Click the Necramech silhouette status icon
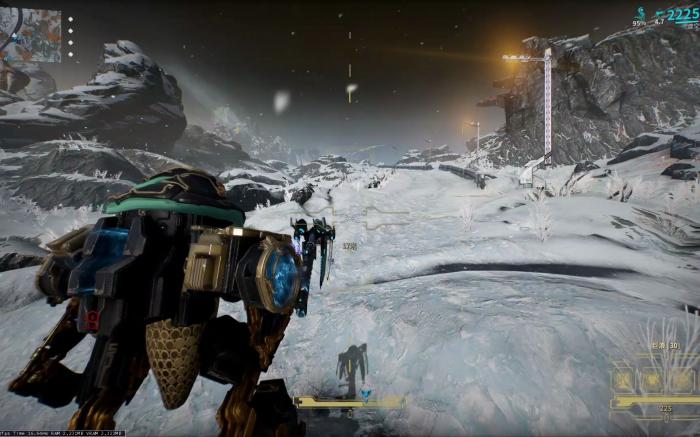The height and width of the screenshot is (437, 700). pyautogui.click(x=351, y=366)
